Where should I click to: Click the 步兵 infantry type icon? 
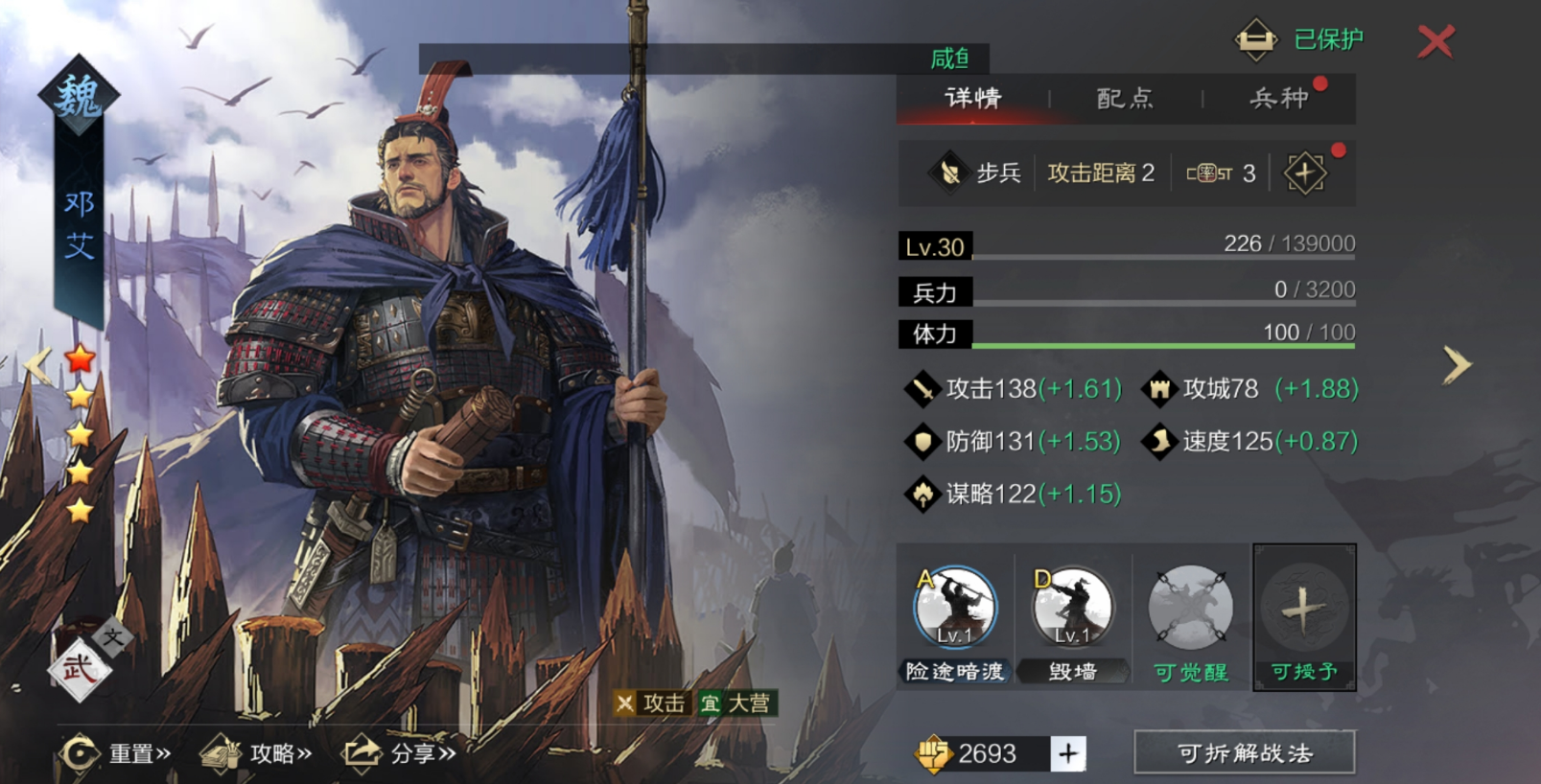pyautogui.click(x=950, y=173)
